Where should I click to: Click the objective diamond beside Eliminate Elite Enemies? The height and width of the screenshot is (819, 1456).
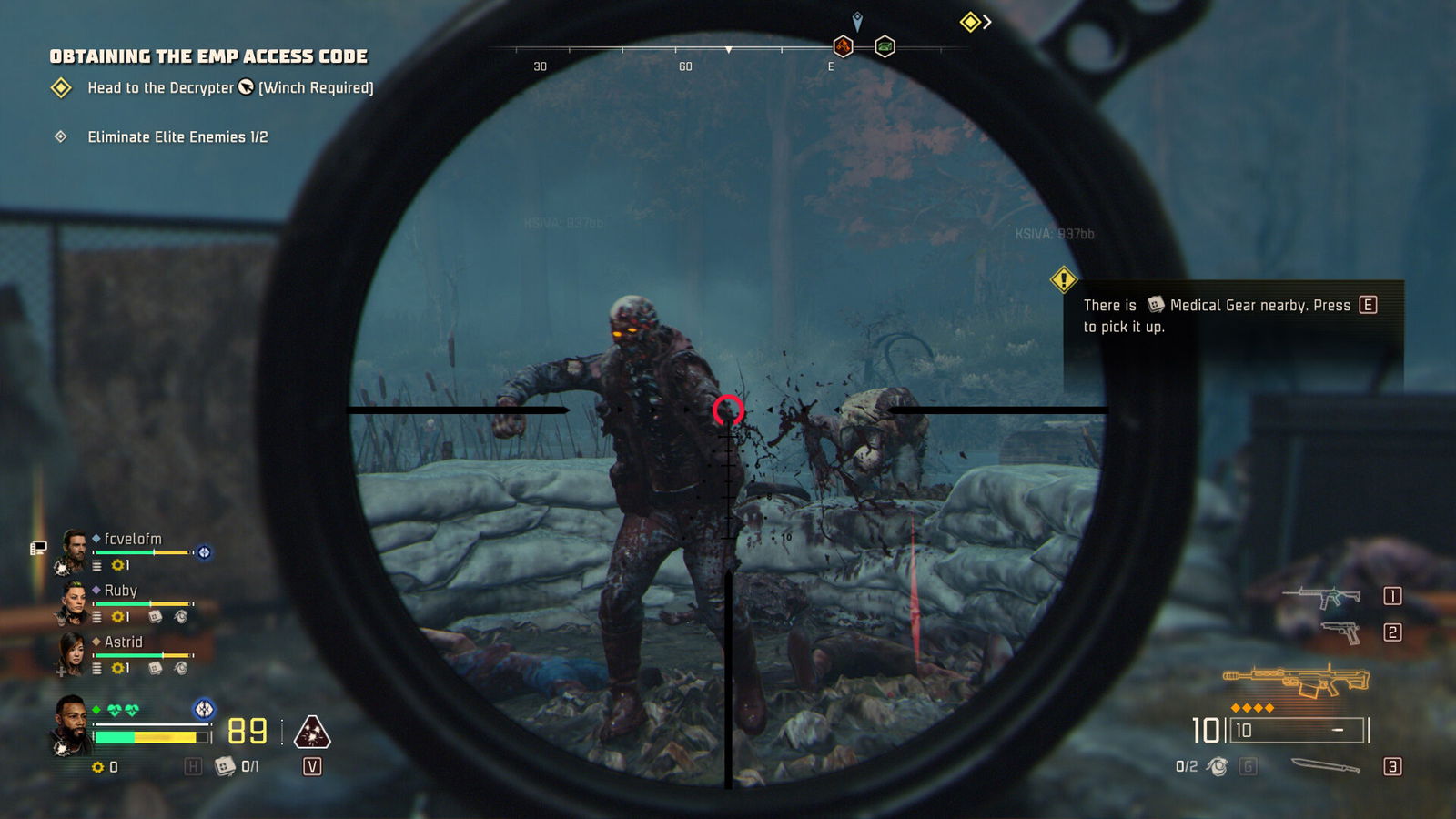point(60,136)
